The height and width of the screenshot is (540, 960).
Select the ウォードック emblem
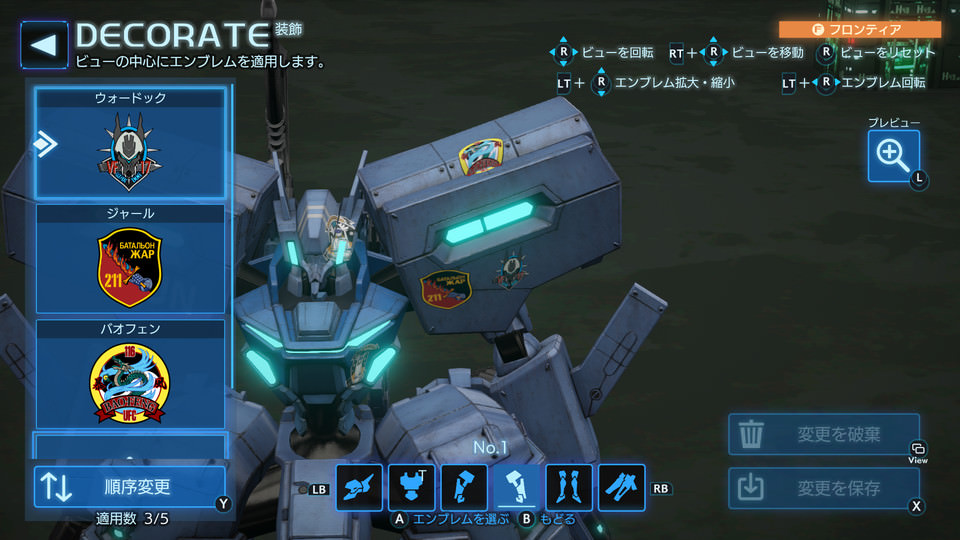131,143
